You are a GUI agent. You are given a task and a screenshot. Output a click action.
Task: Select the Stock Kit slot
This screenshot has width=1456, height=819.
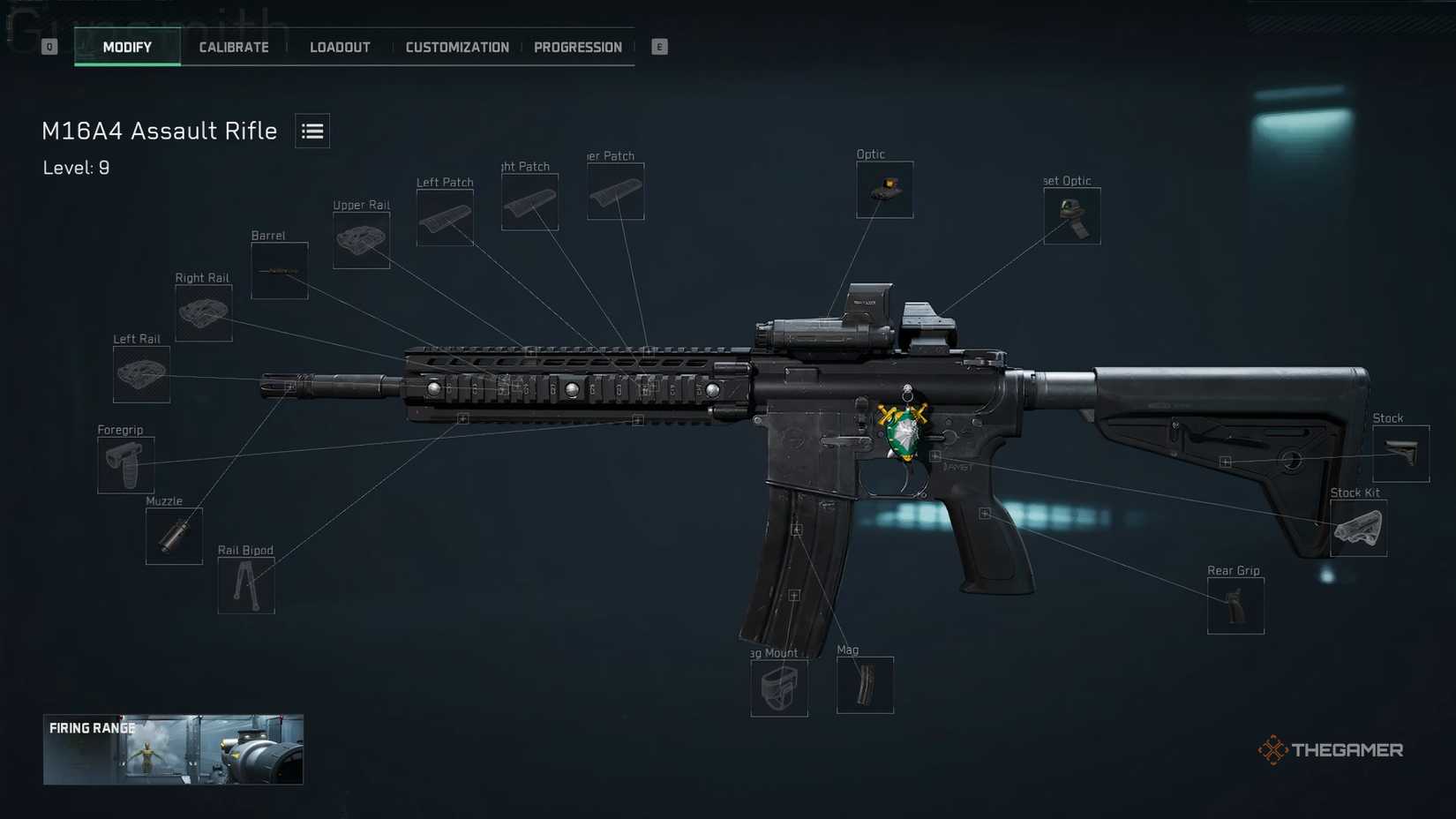click(x=1358, y=529)
